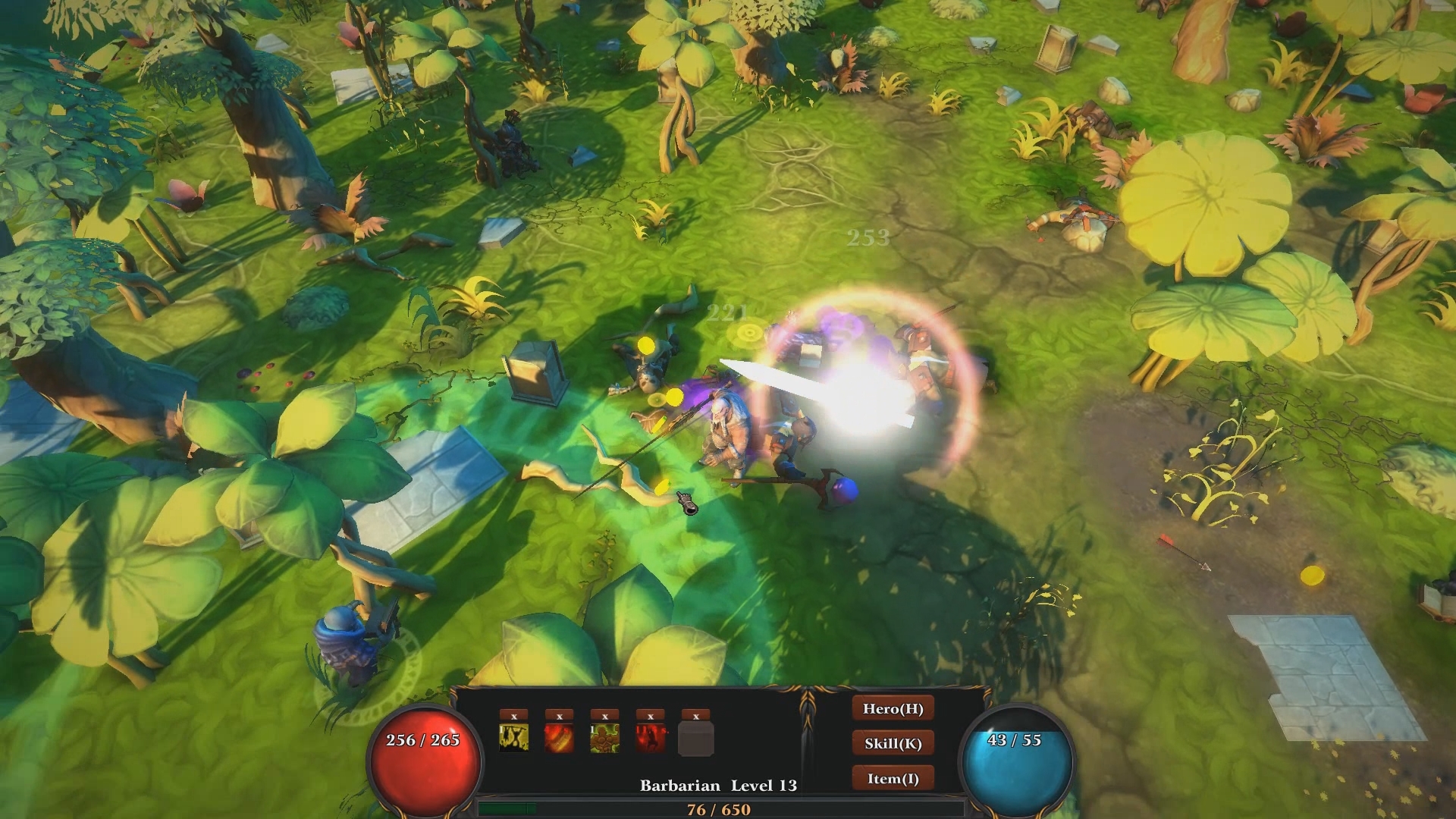This screenshot has width=1456, height=819.
Task: Open the Item(I) inventory
Action: [893, 777]
